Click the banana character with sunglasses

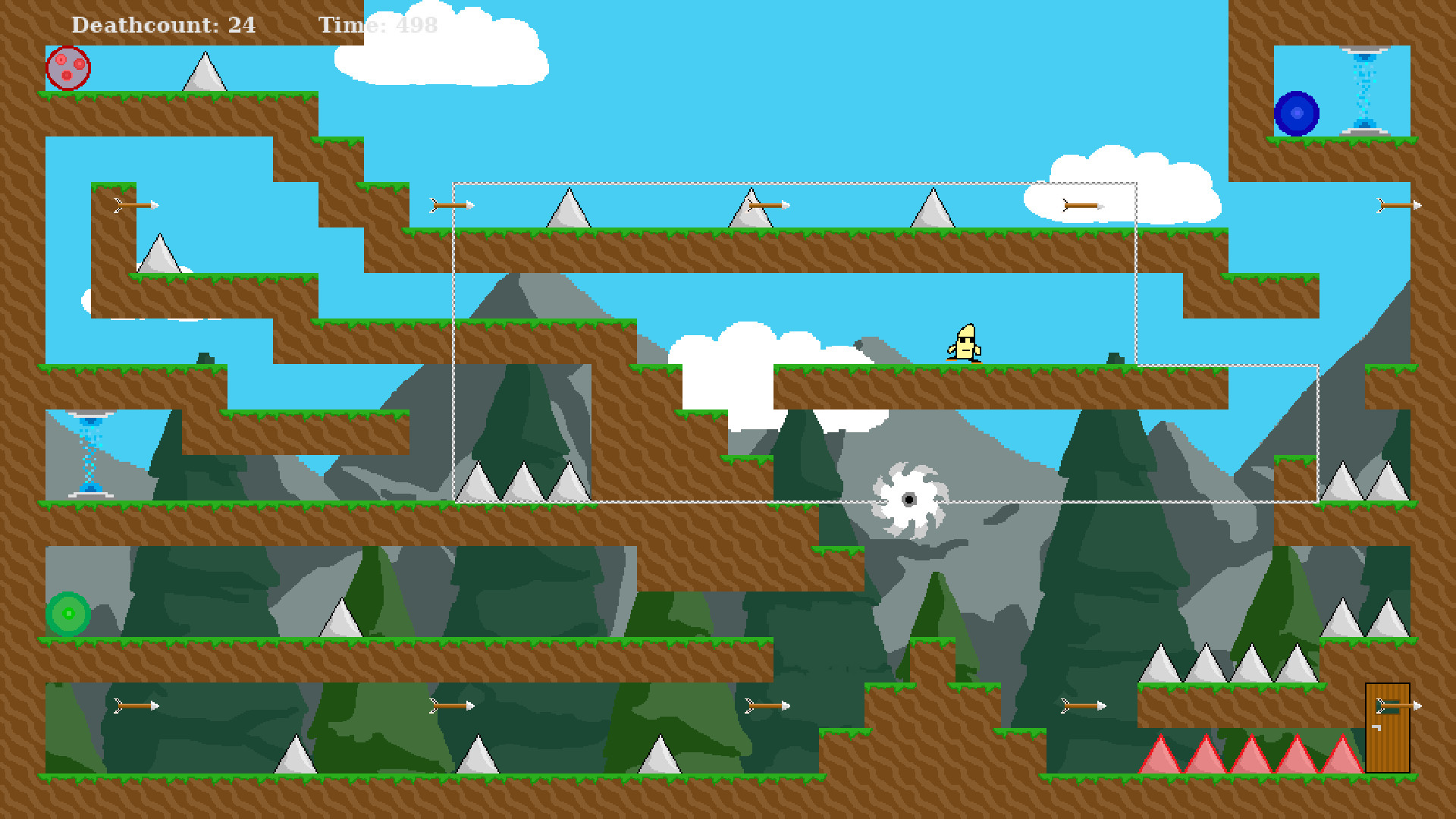(965, 342)
